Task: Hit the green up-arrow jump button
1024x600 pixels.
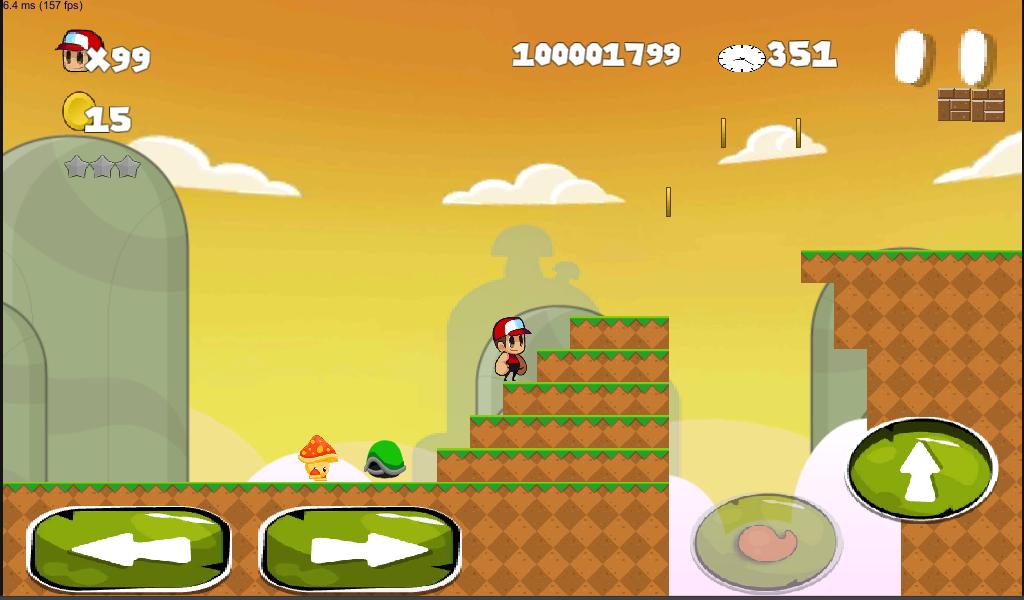Action: [x=921, y=469]
